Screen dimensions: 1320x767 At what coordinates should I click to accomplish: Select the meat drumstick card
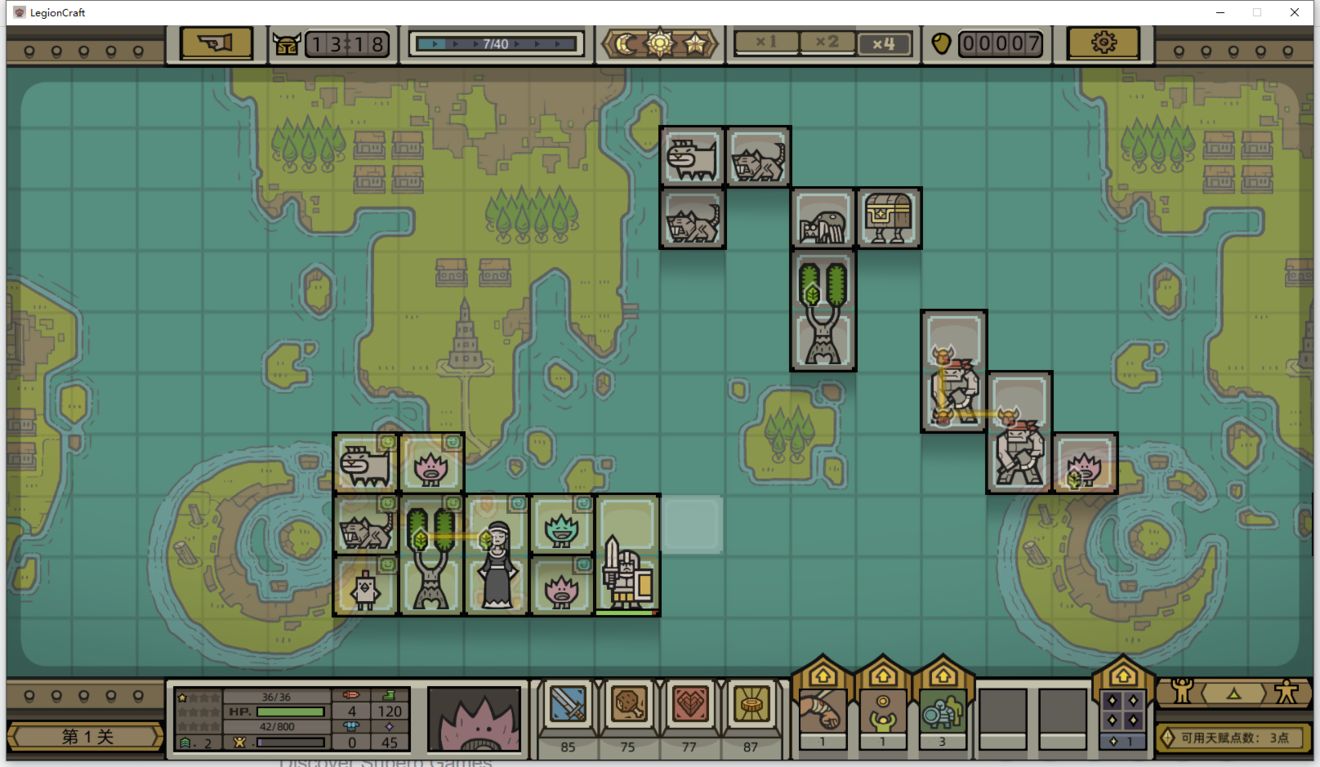click(628, 706)
